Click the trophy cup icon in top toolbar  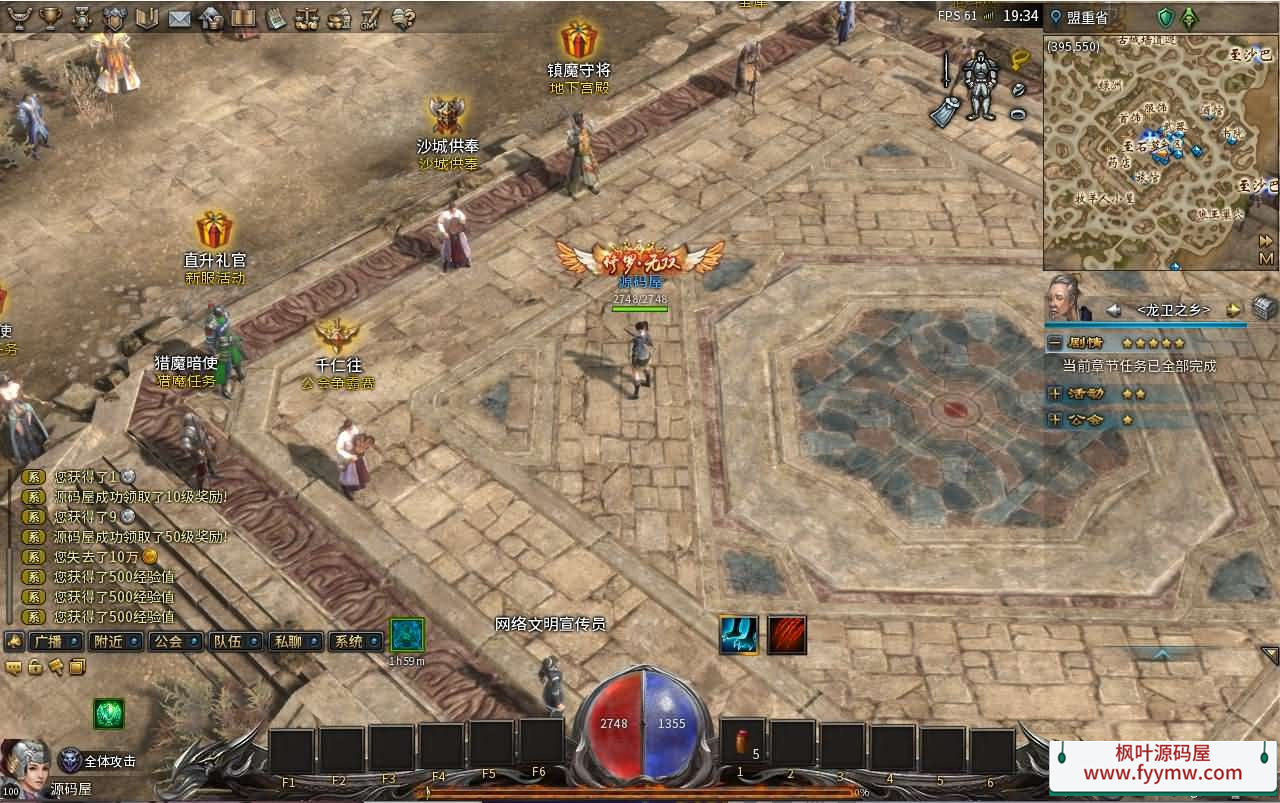pos(50,17)
